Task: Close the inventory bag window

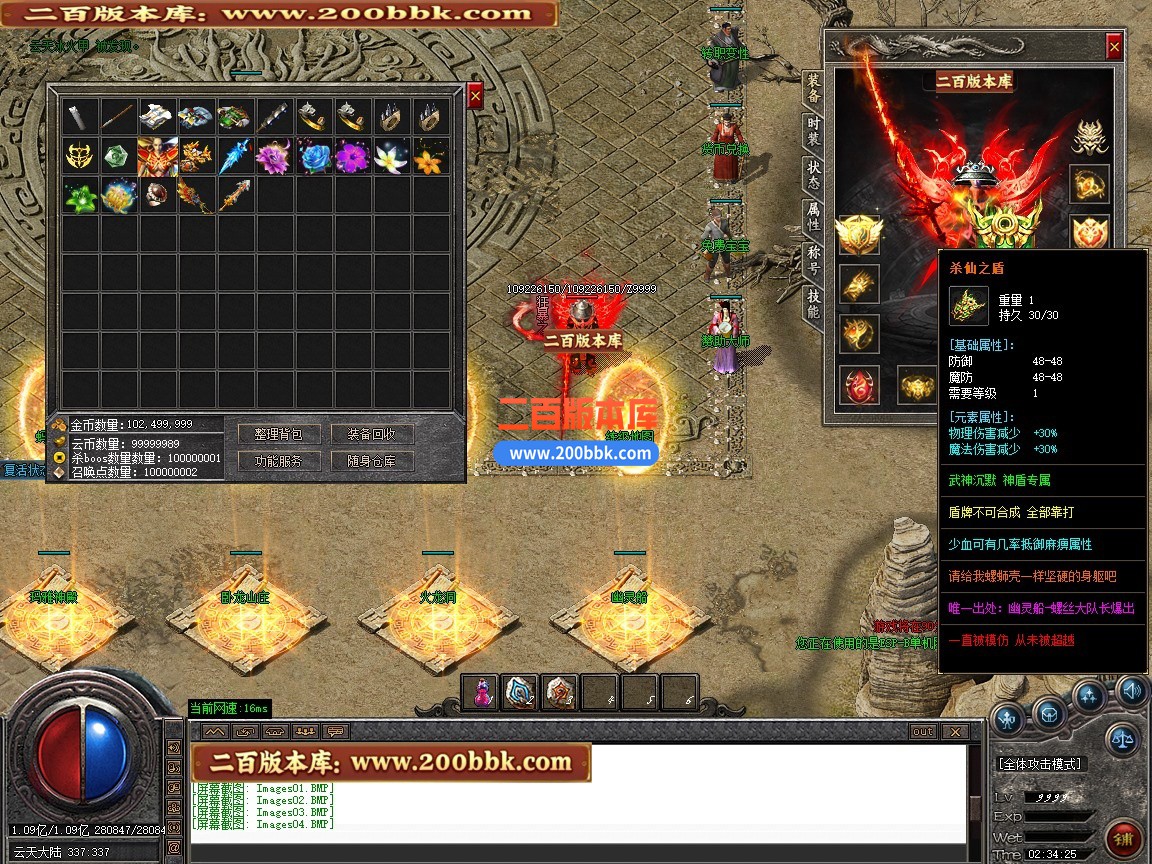Action: 476,95
